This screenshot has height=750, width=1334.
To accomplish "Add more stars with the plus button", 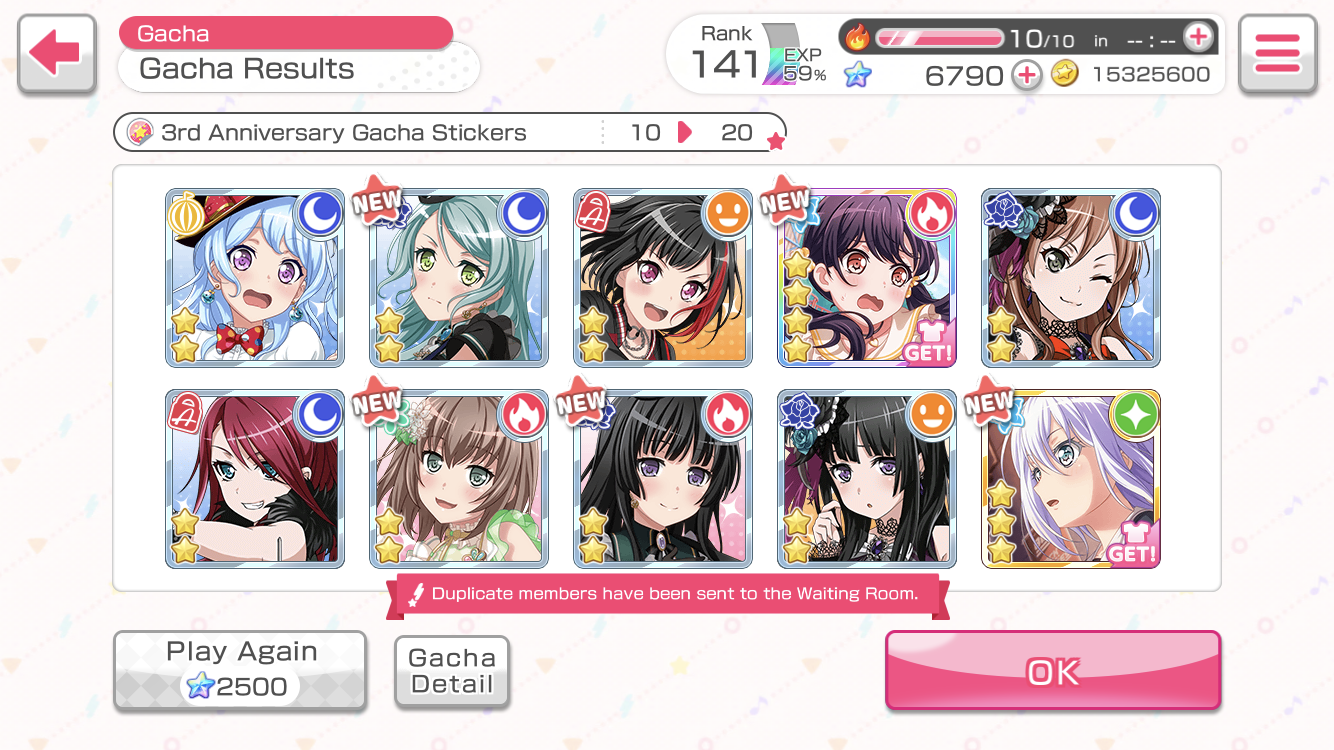I will [x=1027, y=75].
